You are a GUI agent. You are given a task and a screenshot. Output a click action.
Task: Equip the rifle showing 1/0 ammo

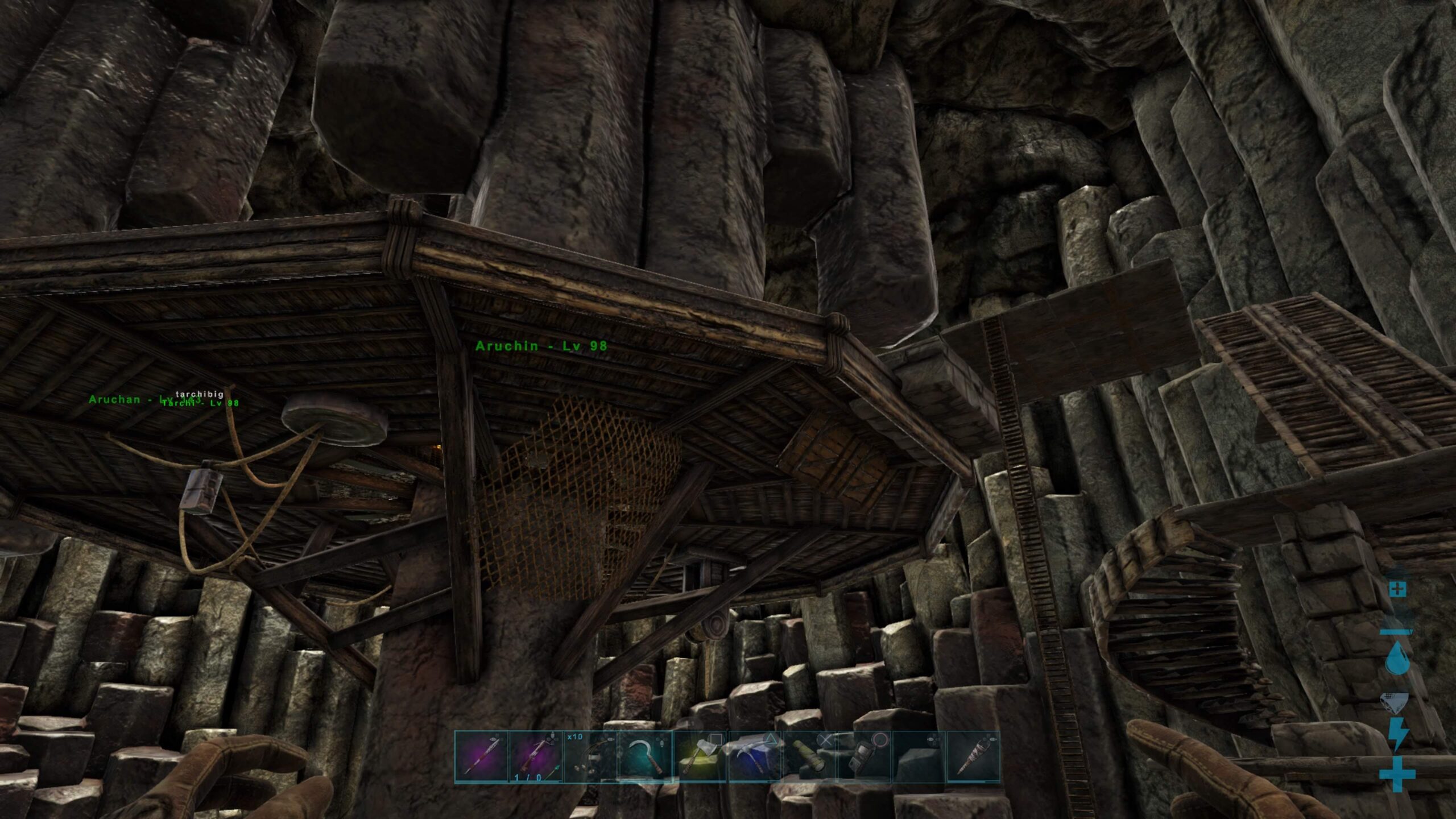click(x=536, y=757)
